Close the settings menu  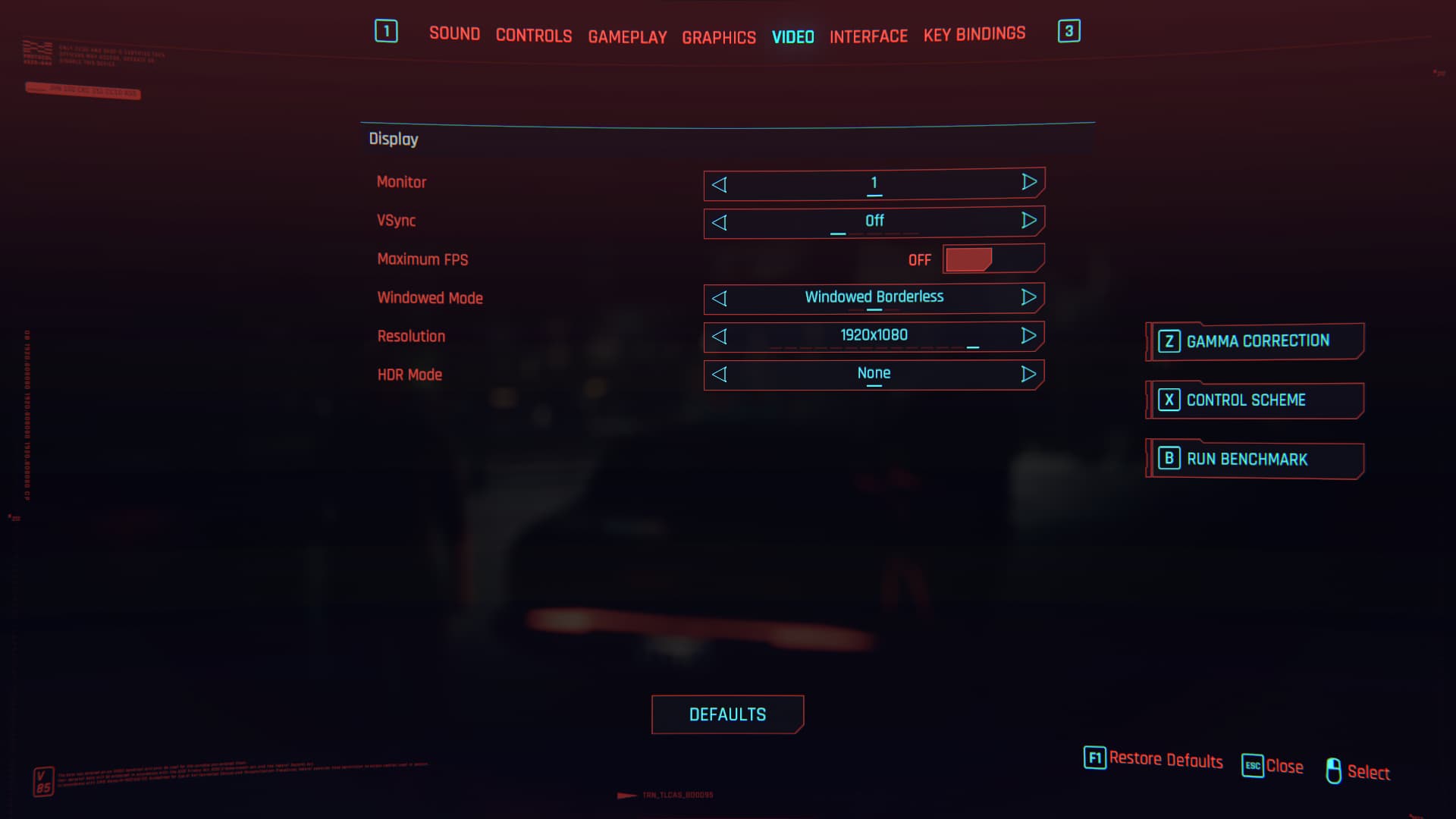coord(1272,766)
